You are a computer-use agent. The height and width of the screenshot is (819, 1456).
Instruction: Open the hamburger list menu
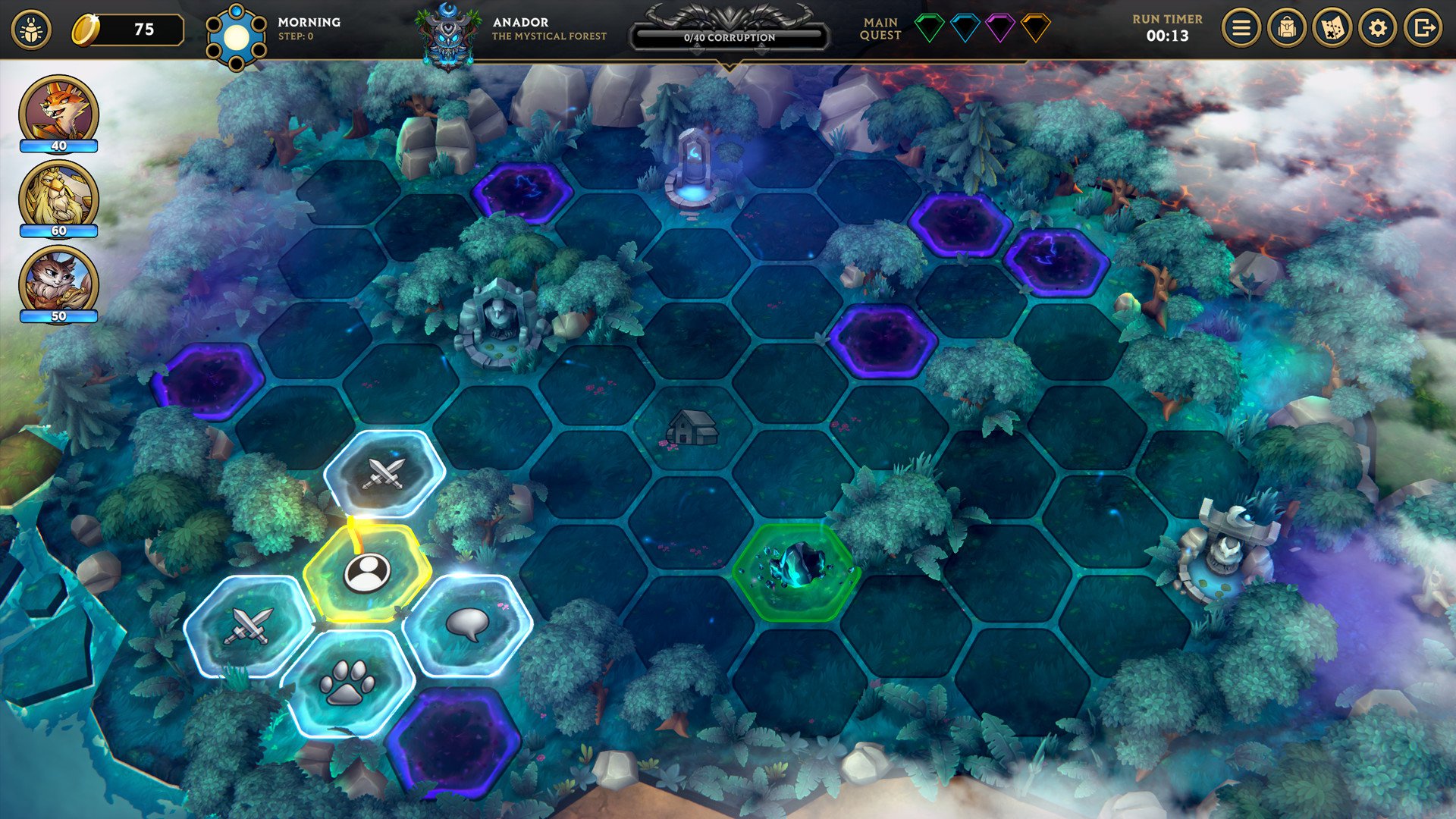1241,29
